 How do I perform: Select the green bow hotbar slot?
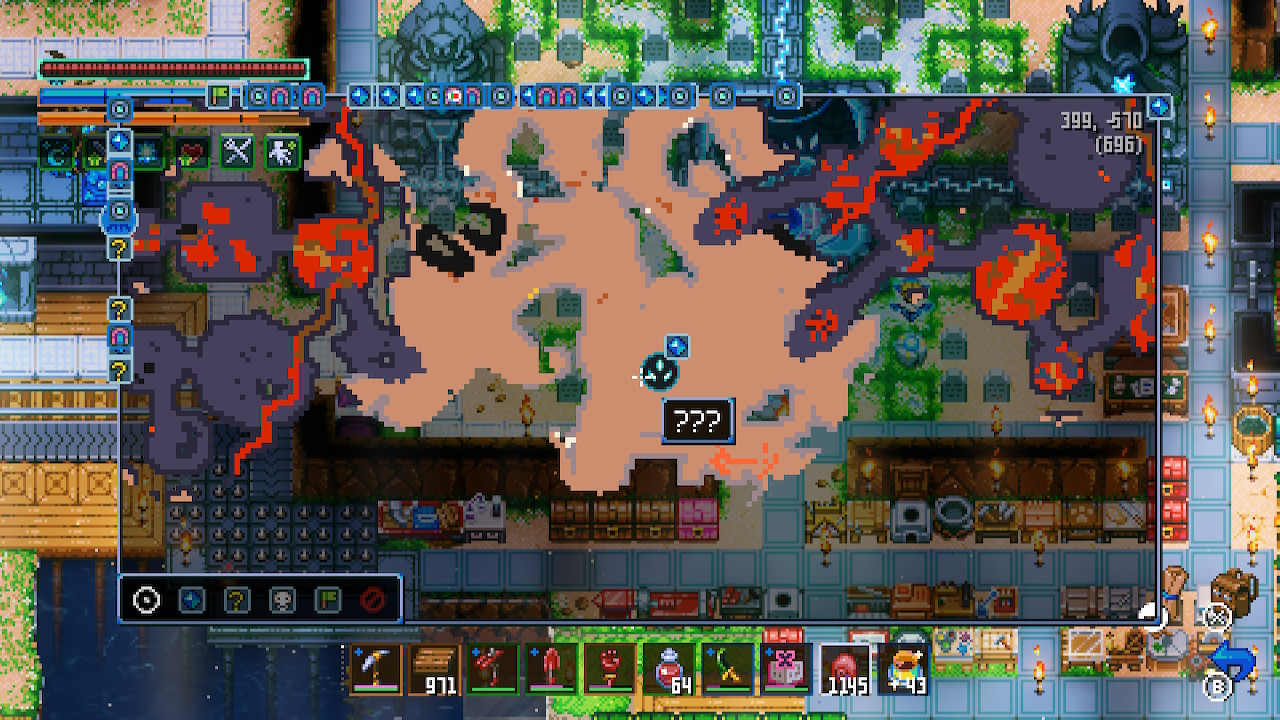click(726, 668)
